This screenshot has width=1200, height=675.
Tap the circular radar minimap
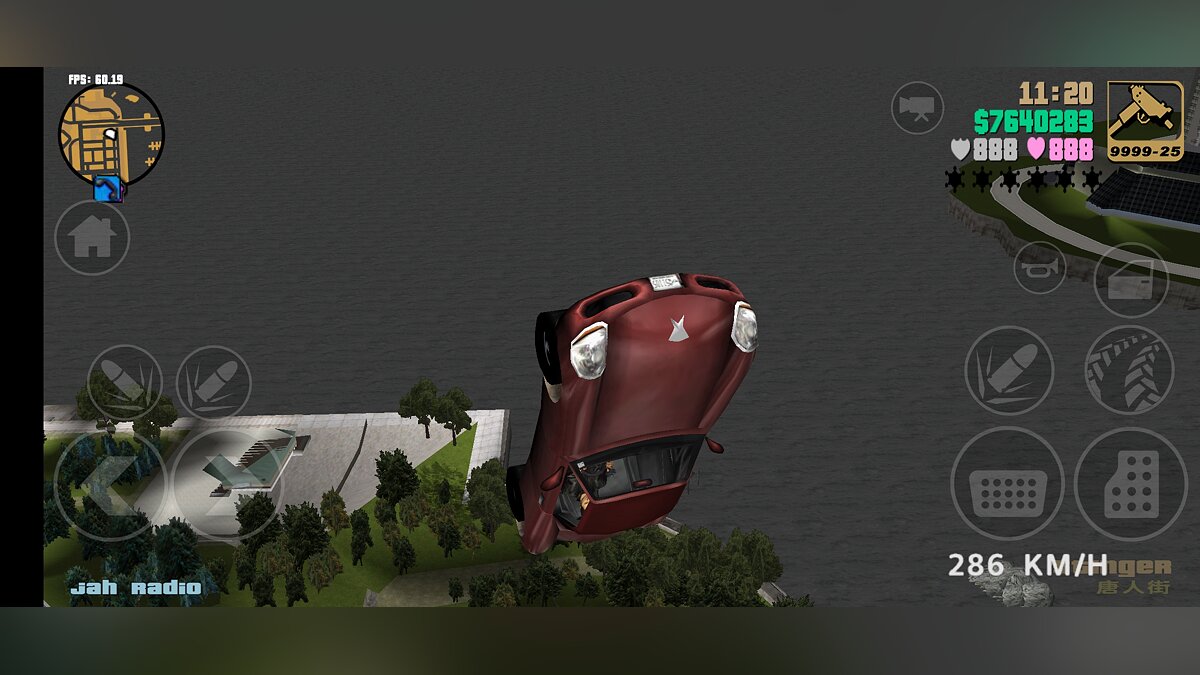110,135
